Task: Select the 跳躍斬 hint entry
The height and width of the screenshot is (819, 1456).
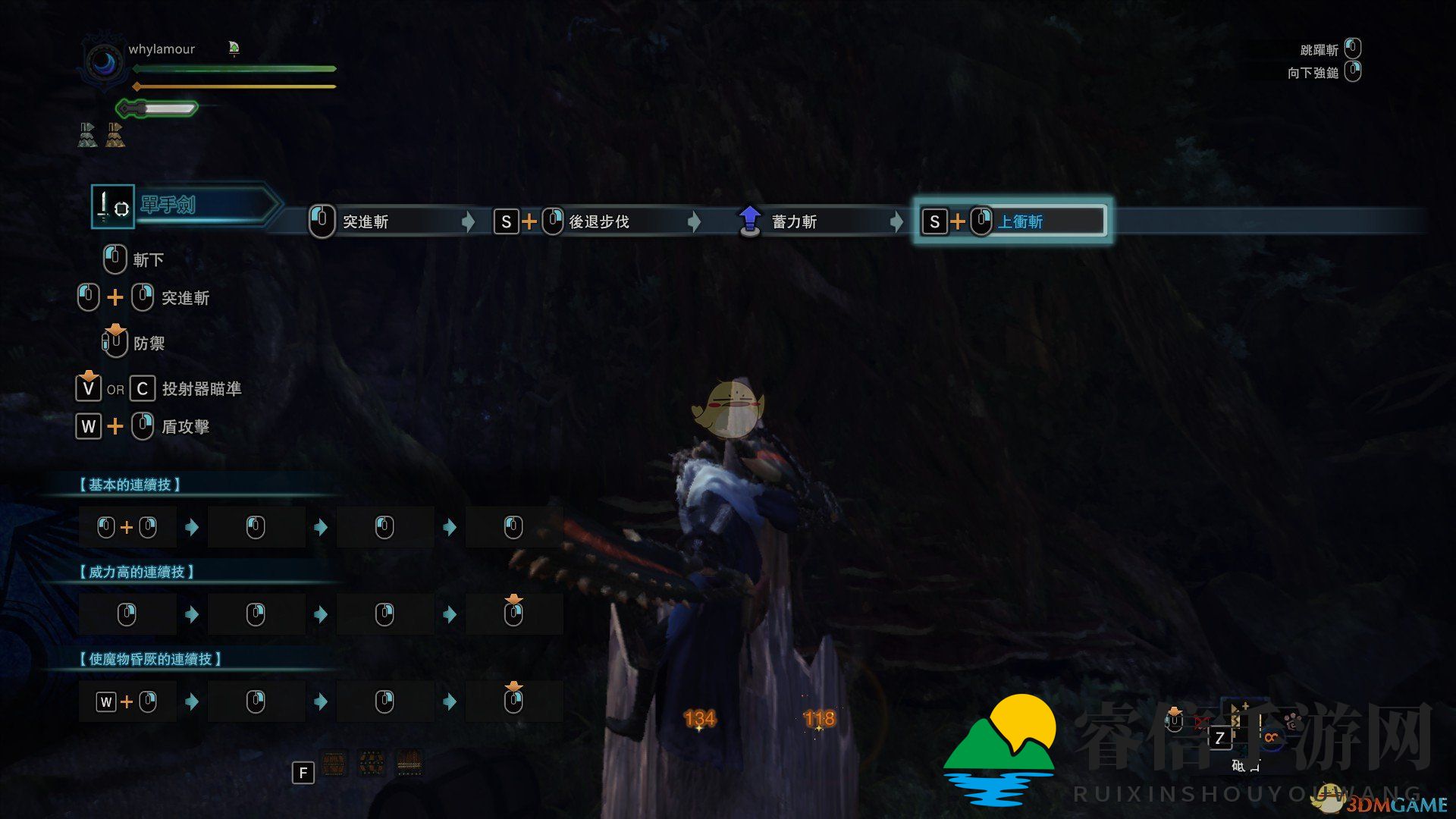Action: (x=1319, y=50)
